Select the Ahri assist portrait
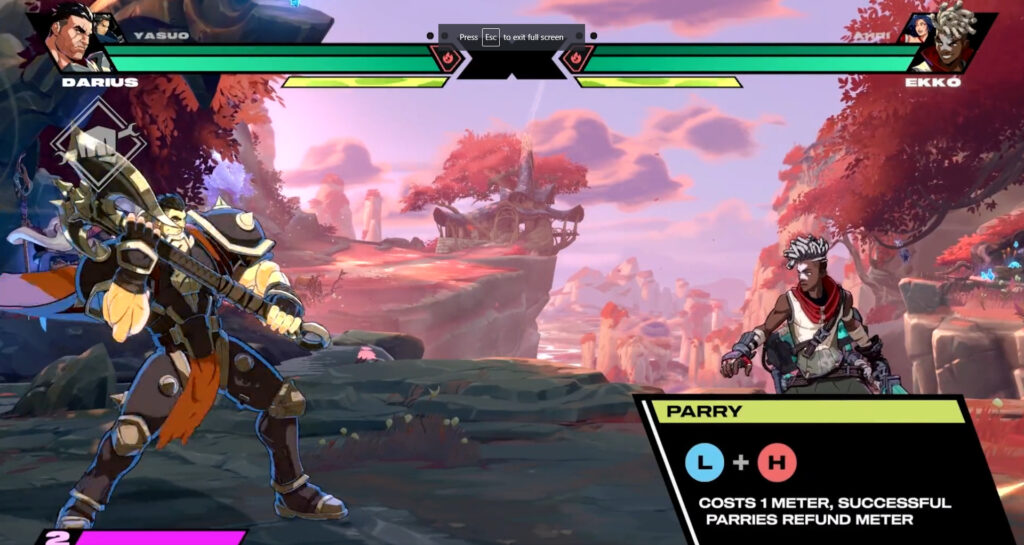This screenshot has height=545, width=1024. pos(921,28)
